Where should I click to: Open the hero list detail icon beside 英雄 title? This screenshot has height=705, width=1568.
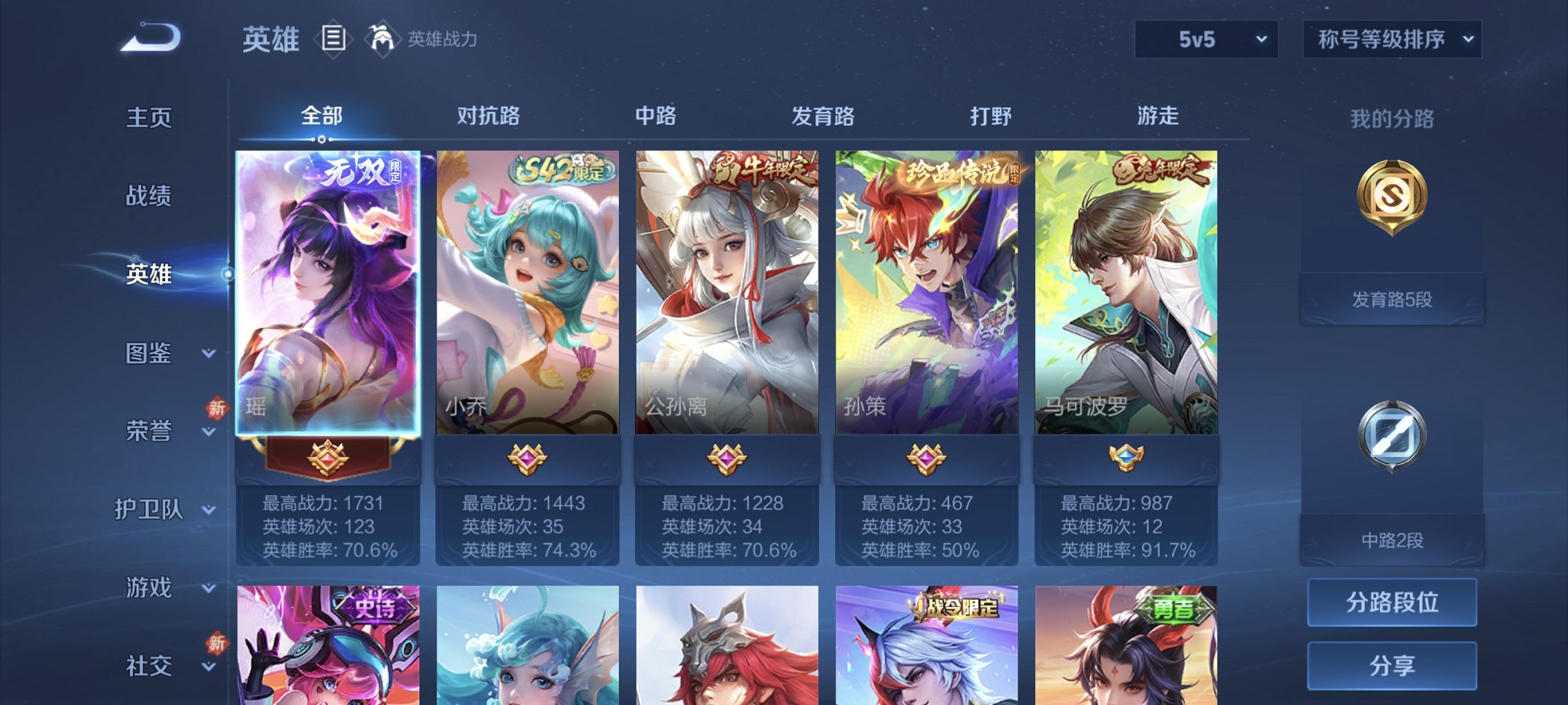(332, 39)
